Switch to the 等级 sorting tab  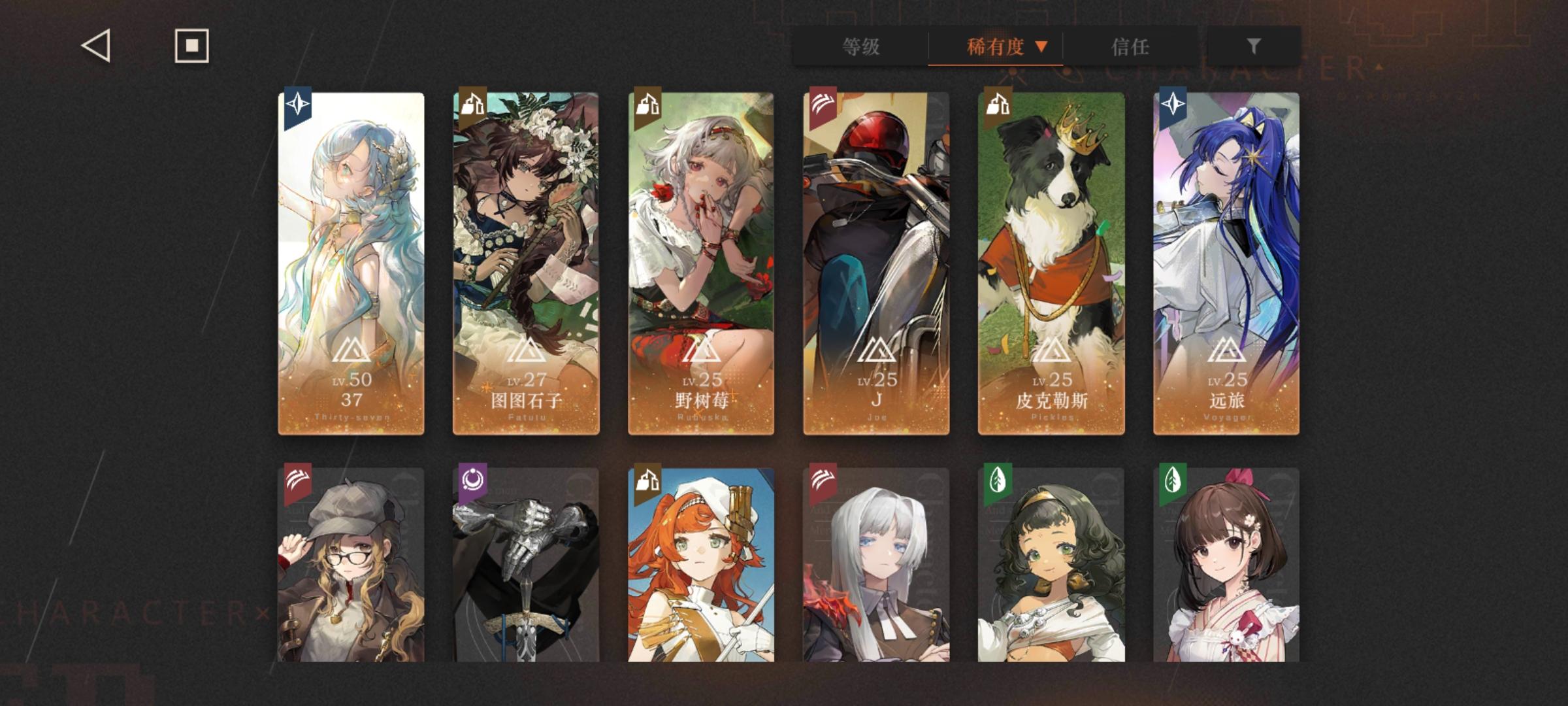861,46
